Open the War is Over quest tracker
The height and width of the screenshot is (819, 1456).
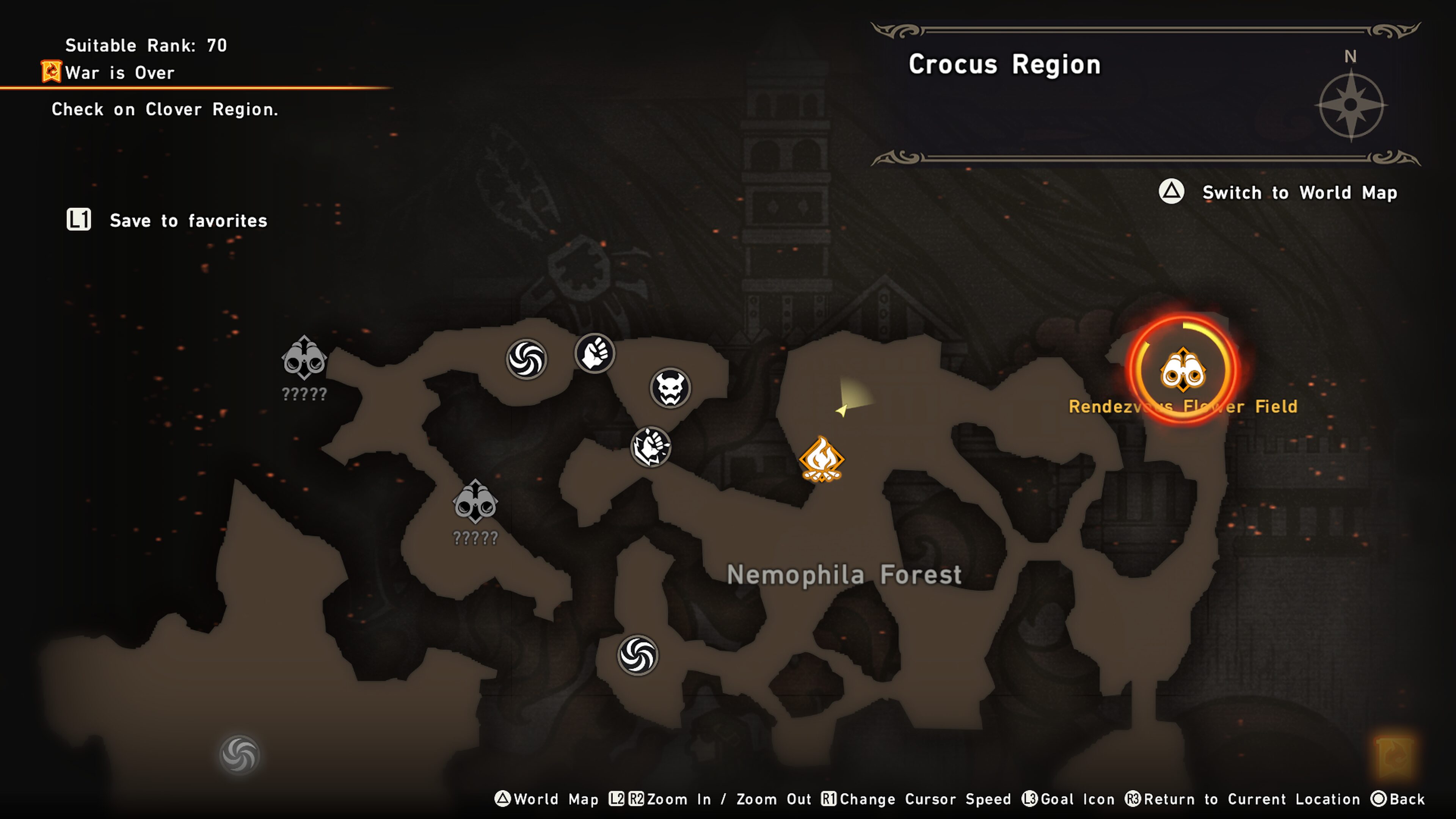tap(119, 73)
